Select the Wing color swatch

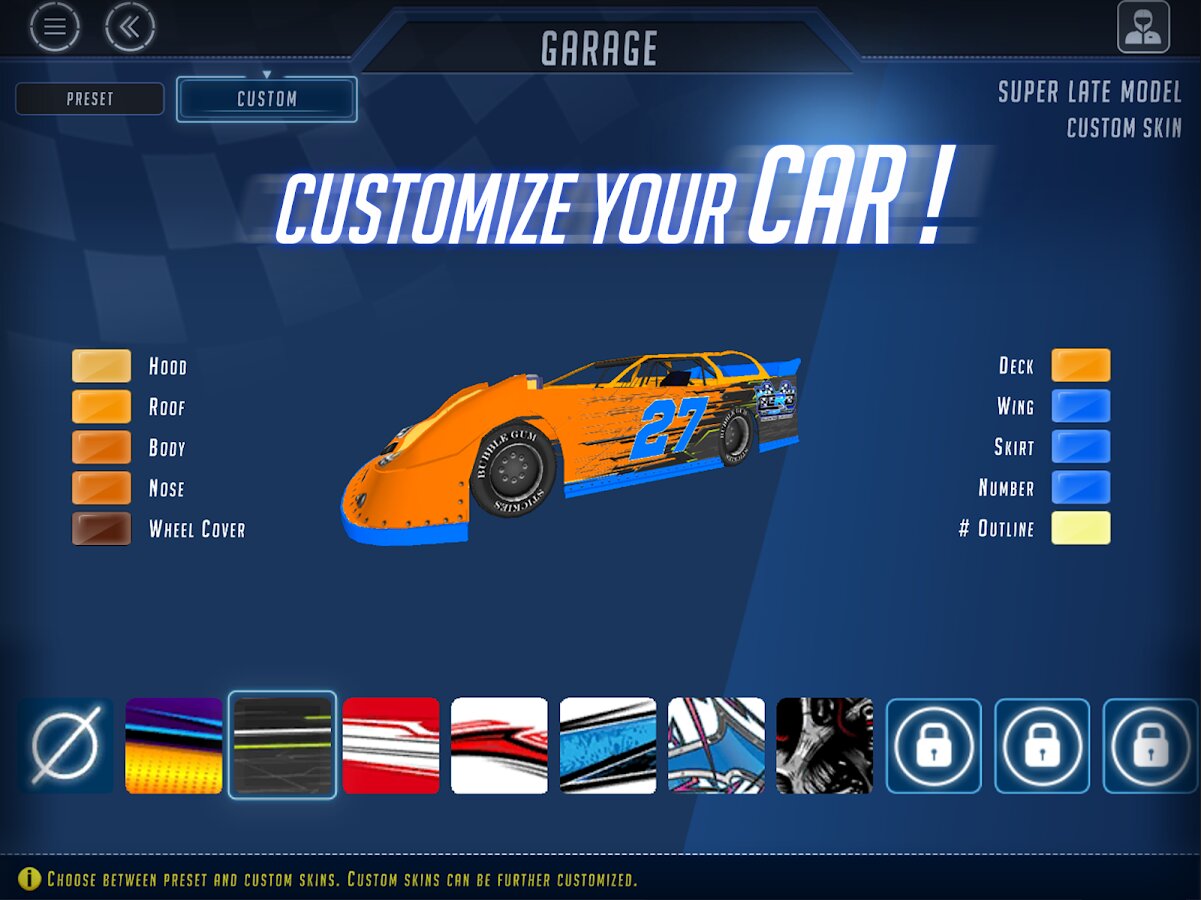(1081, 406)
